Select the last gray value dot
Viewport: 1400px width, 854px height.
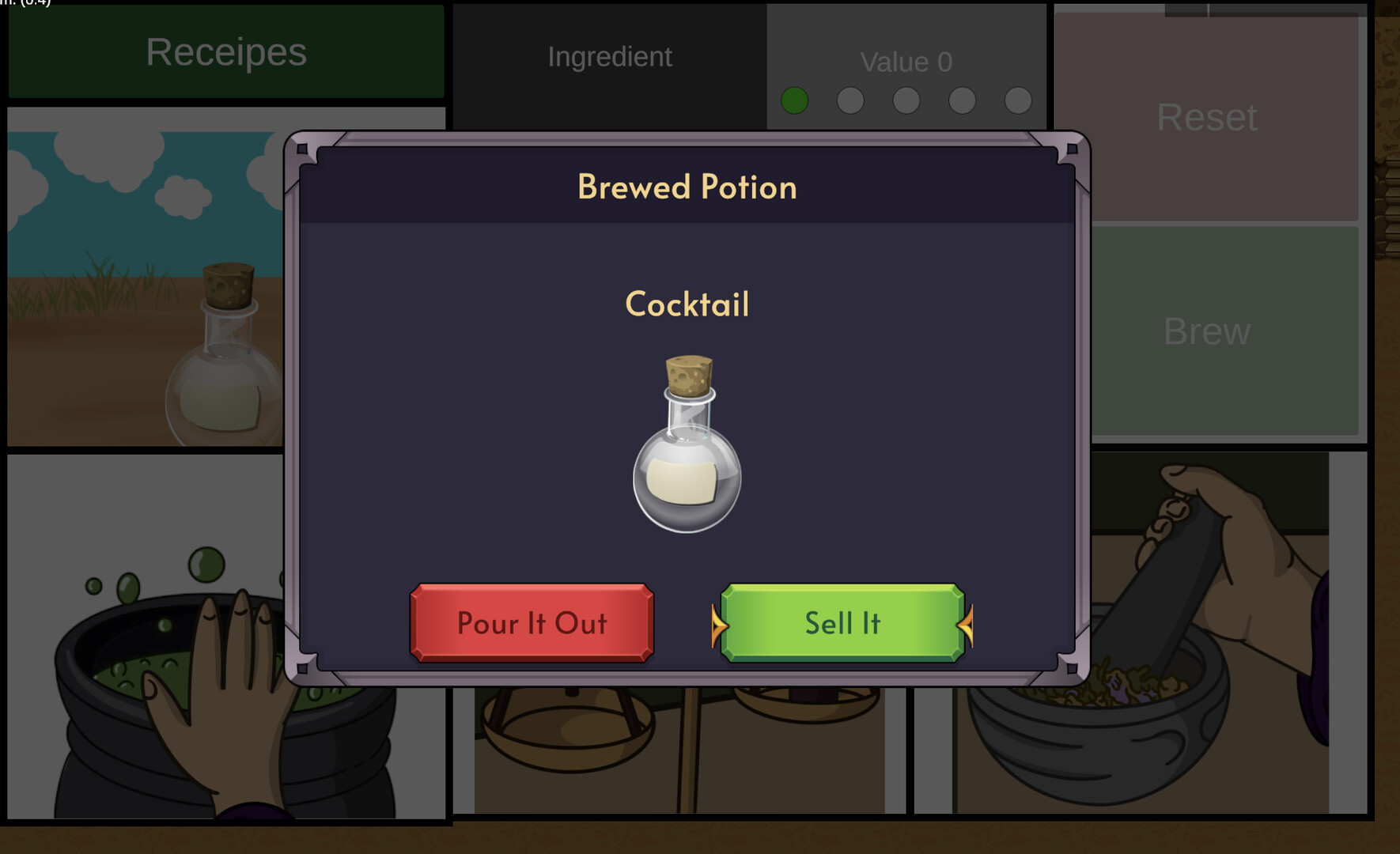(x=1019, y=100)
